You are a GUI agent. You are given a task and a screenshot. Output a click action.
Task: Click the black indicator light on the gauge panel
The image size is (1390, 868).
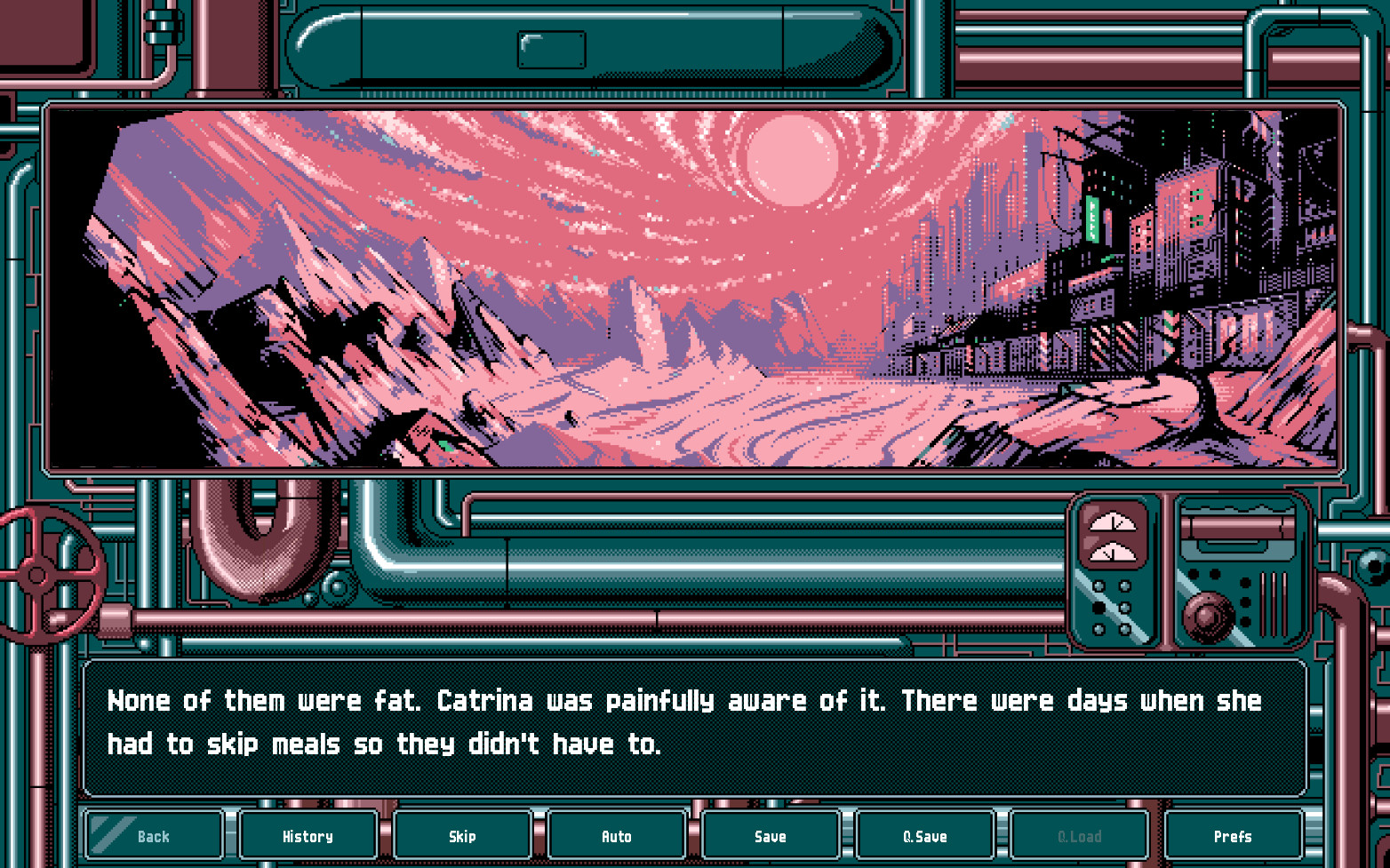1099,605
